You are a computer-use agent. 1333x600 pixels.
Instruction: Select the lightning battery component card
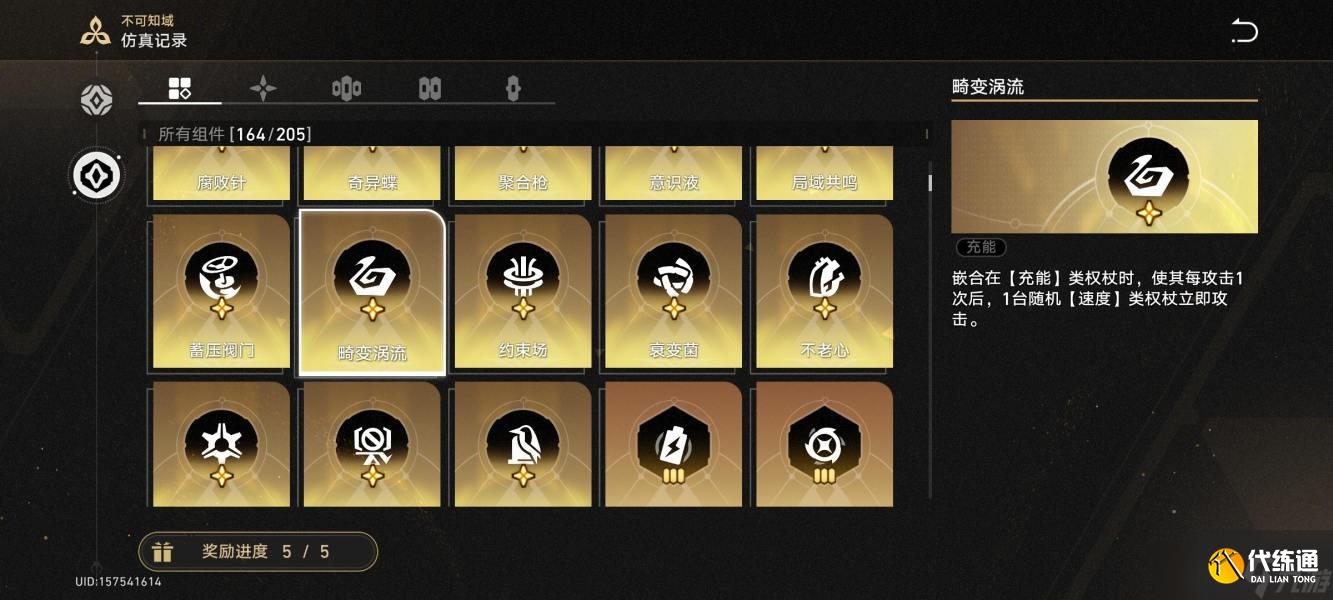673,443
